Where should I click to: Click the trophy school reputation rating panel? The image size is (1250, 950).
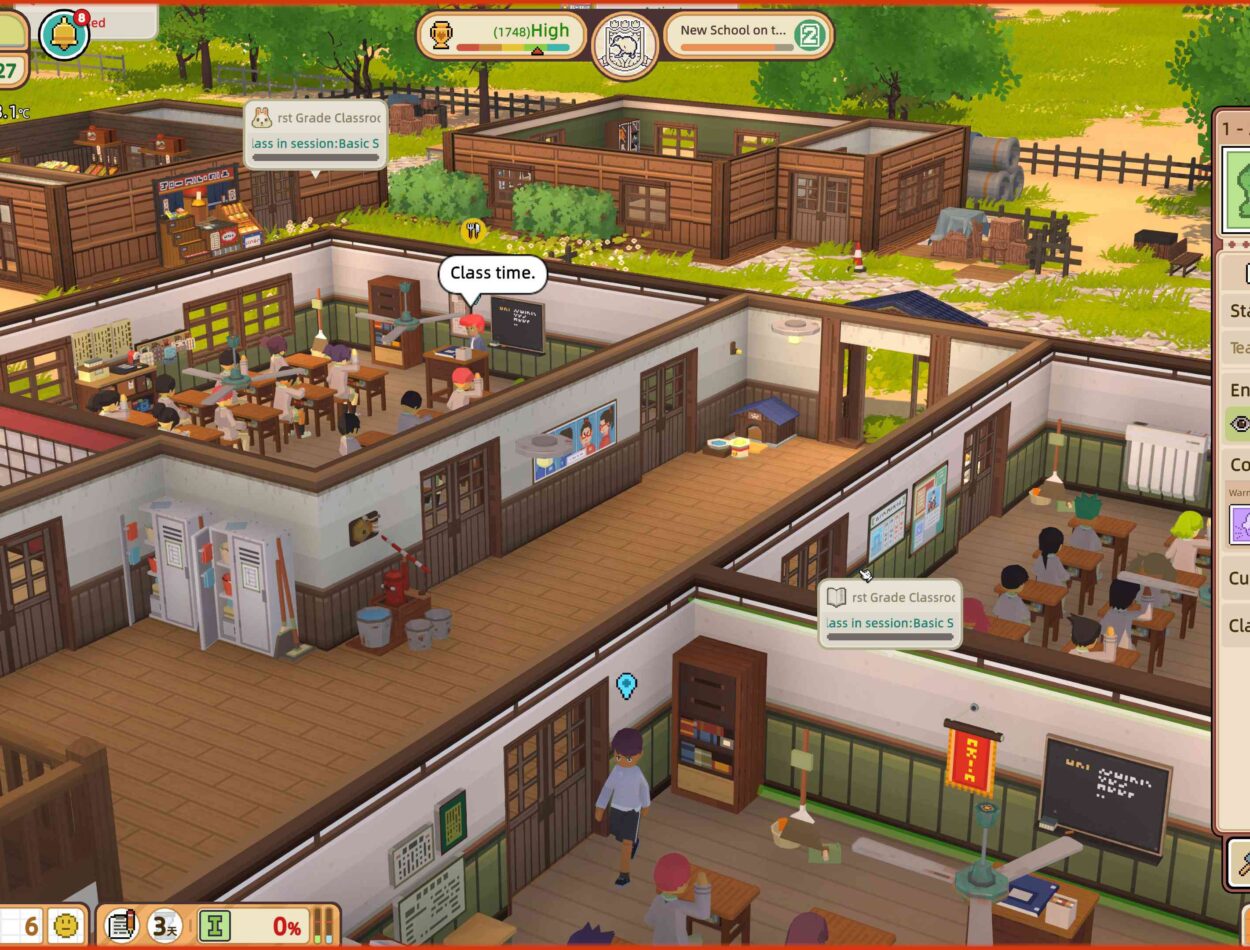tap(501, 37)
